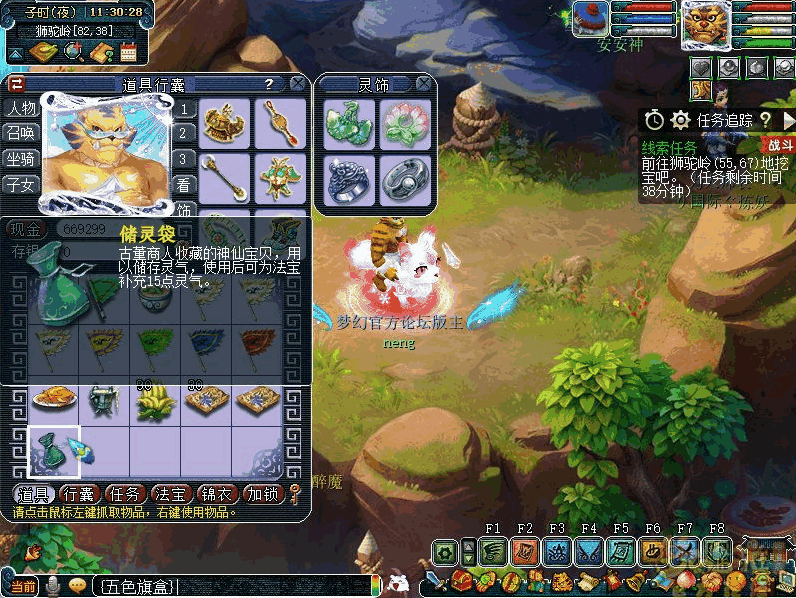The height and width of the screenshot is (598, 796).
Task: Switch to the 召唤 summon tab
Action: tap(21, 133)
